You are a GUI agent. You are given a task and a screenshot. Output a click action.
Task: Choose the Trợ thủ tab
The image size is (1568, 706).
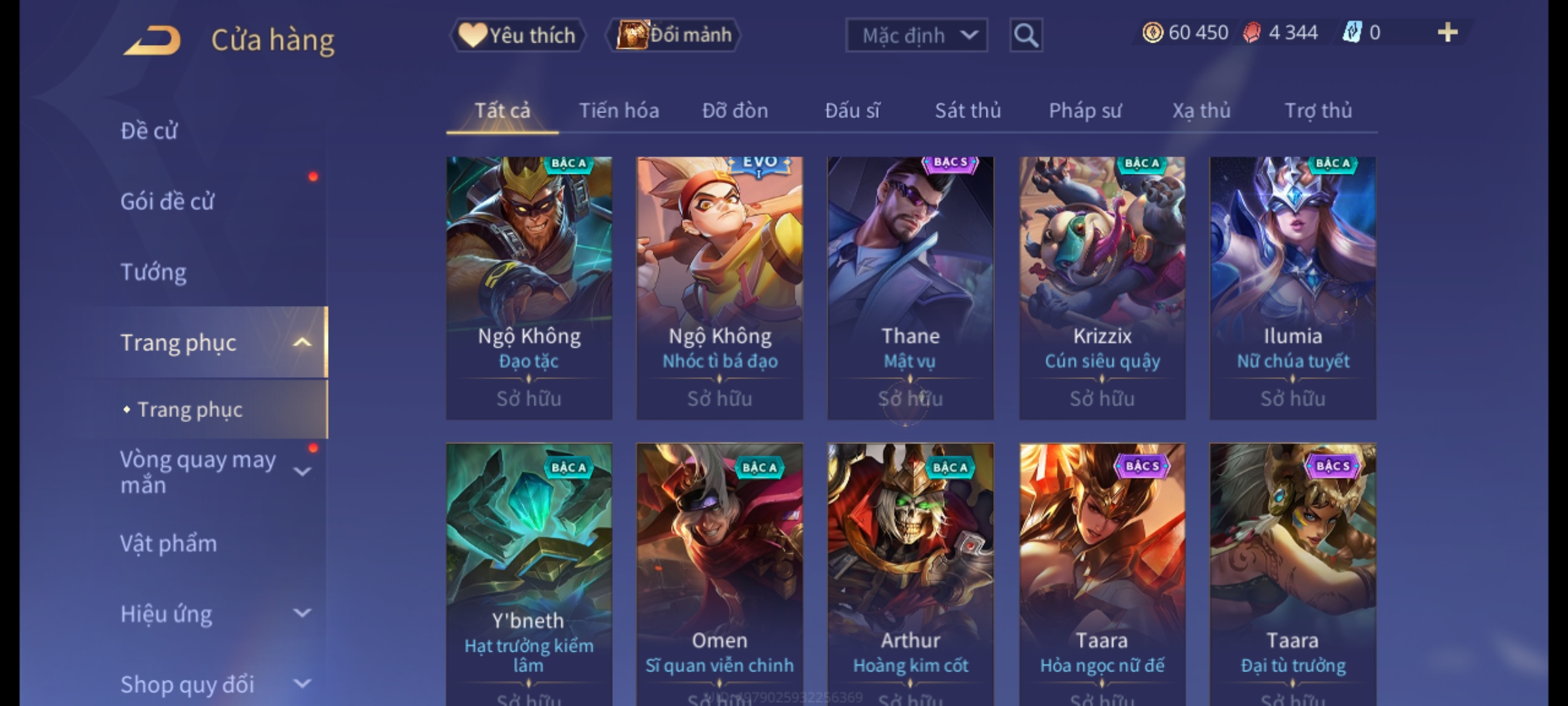pyautogui.click(x=1318, y=111)
